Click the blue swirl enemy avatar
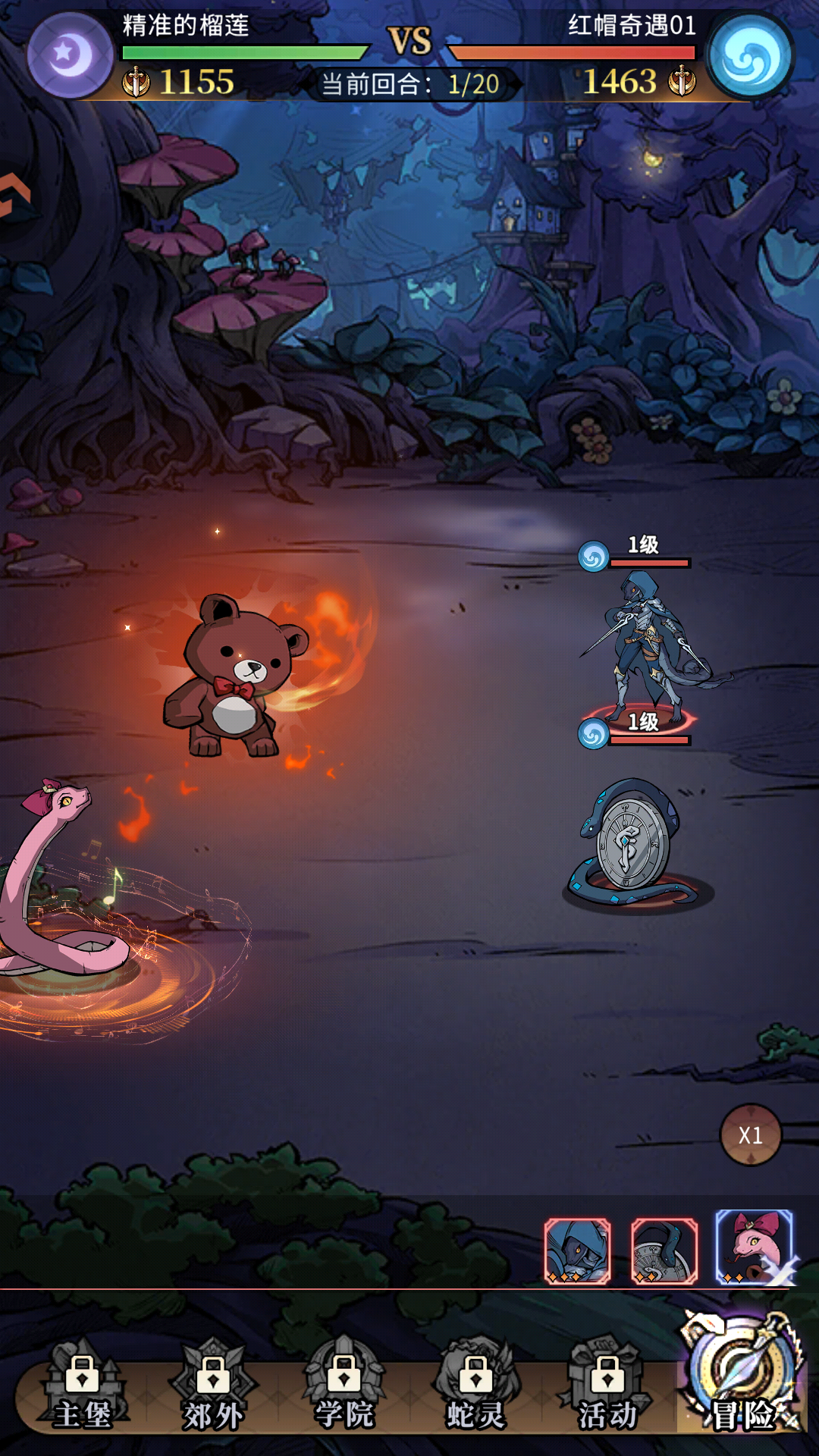Screen dimensions: 819x1456 pos(749,55)
